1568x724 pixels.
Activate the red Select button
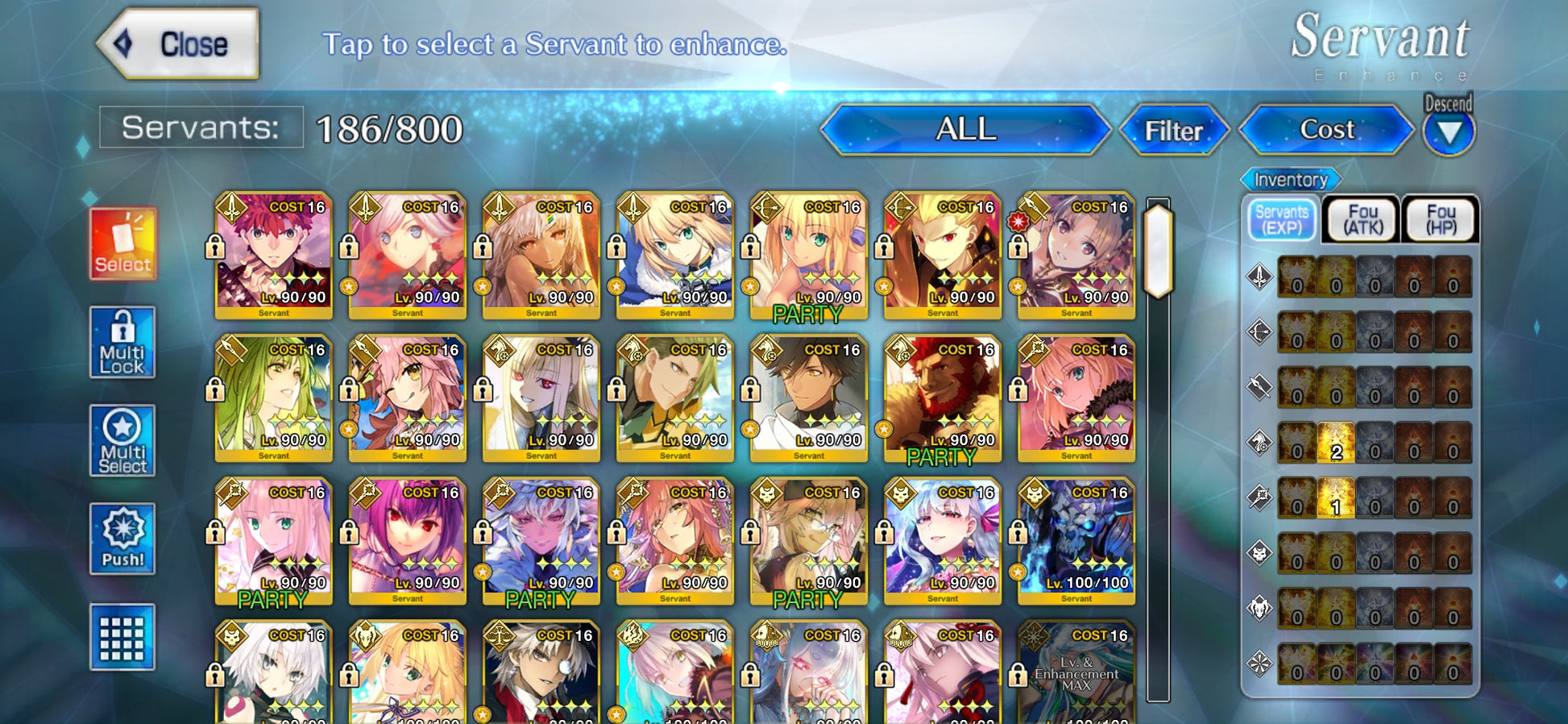coord(122,243)
